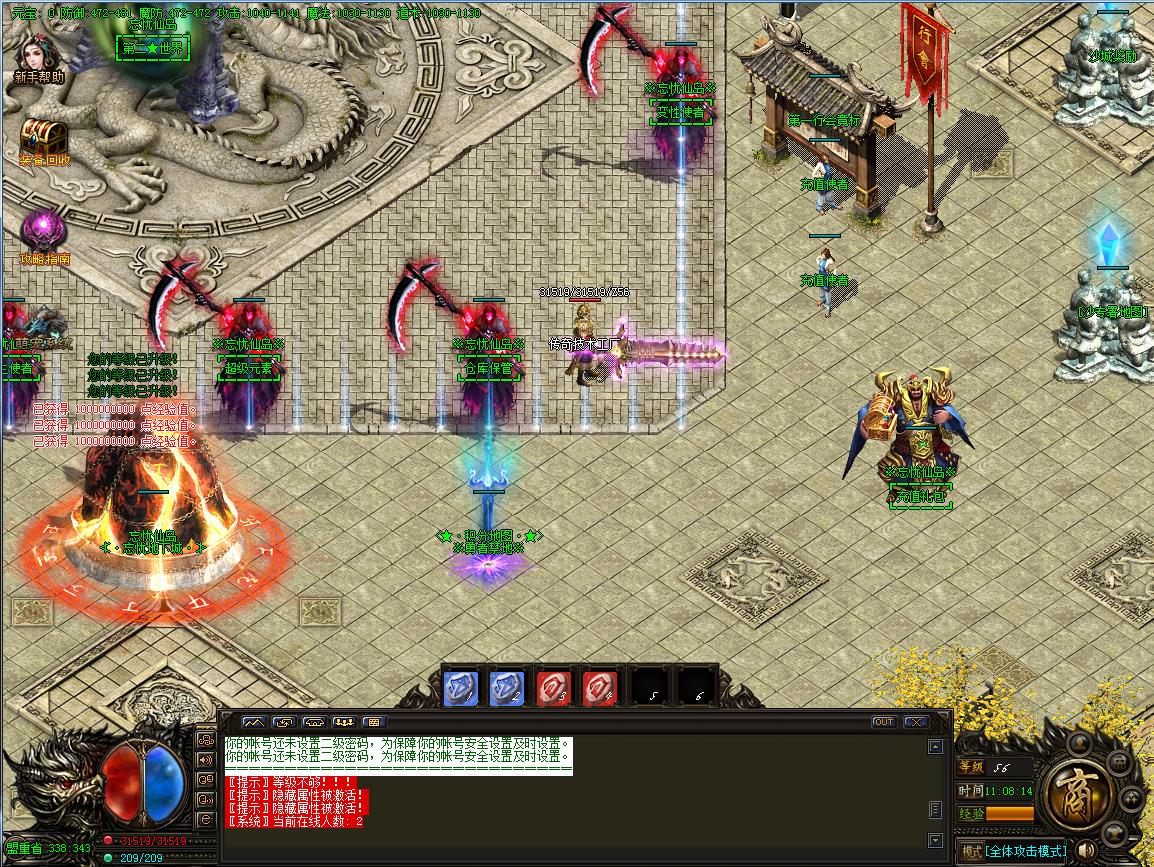Change attack mode via the 模式 button
Image resolution: width=1154 pixels, height=867 pixels.
click(x=970, y=852)
